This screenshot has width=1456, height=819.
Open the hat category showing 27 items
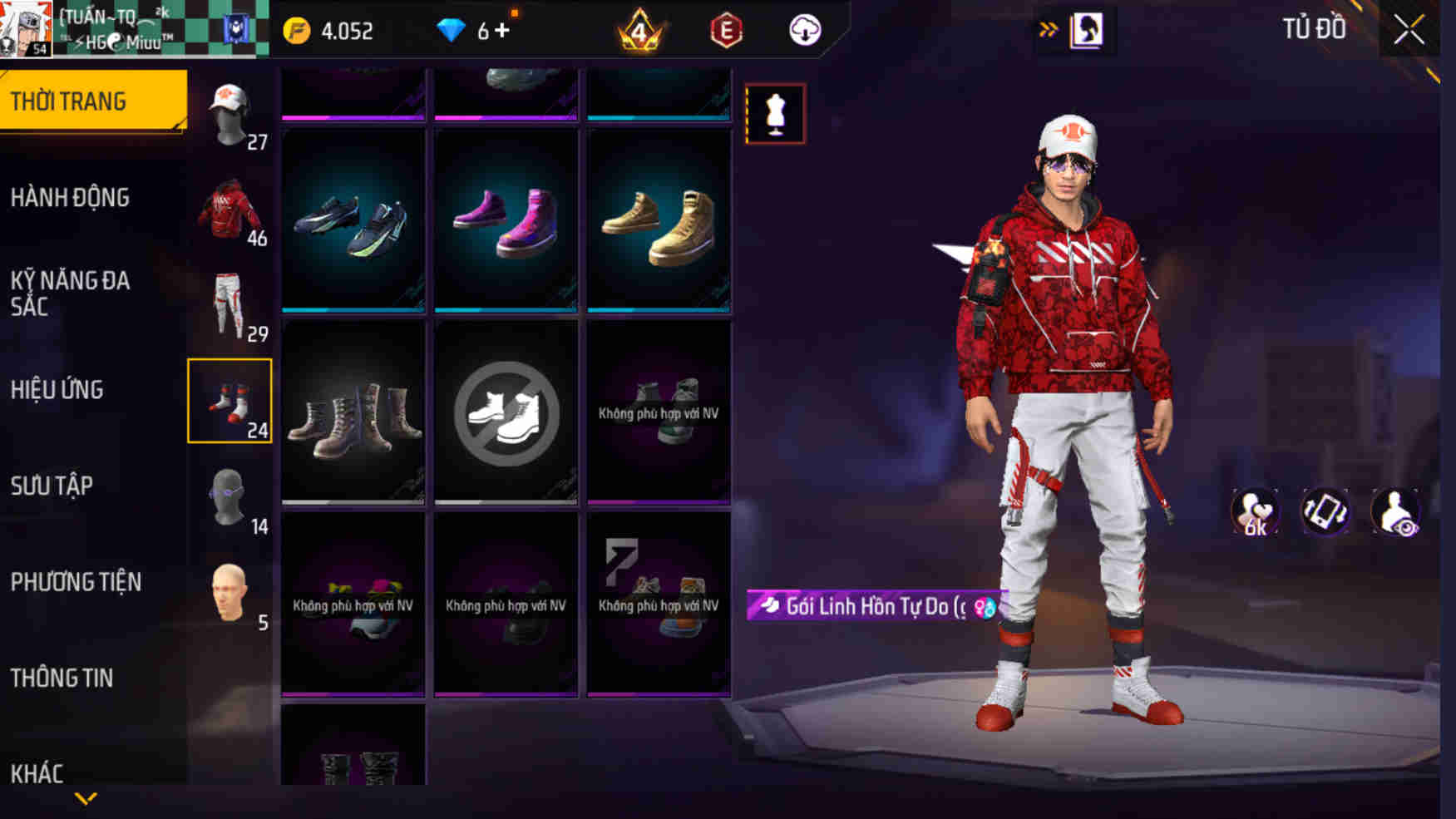click(230, 112)
